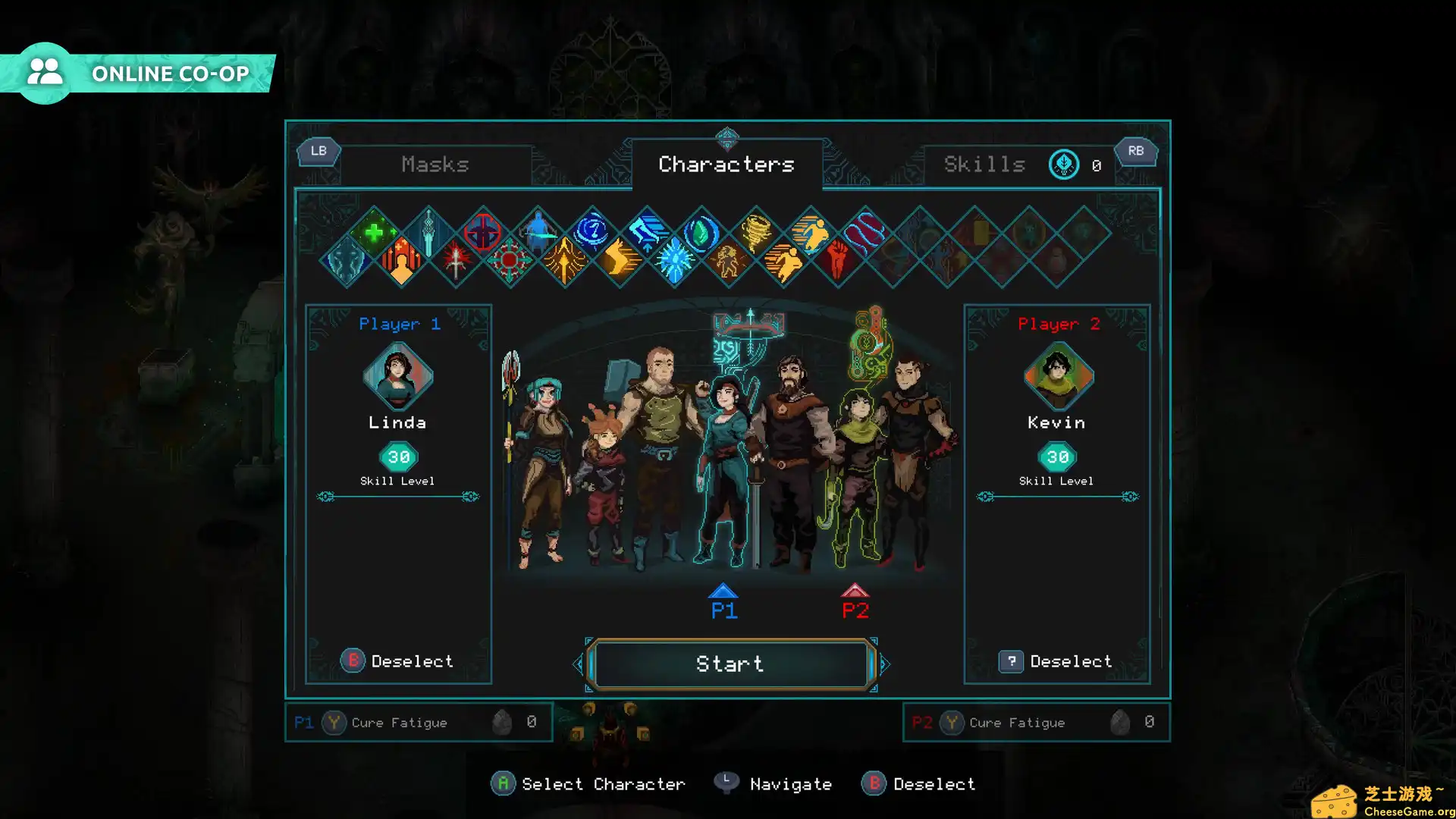Select the red crosshair shield skill icon

point(481,232)
